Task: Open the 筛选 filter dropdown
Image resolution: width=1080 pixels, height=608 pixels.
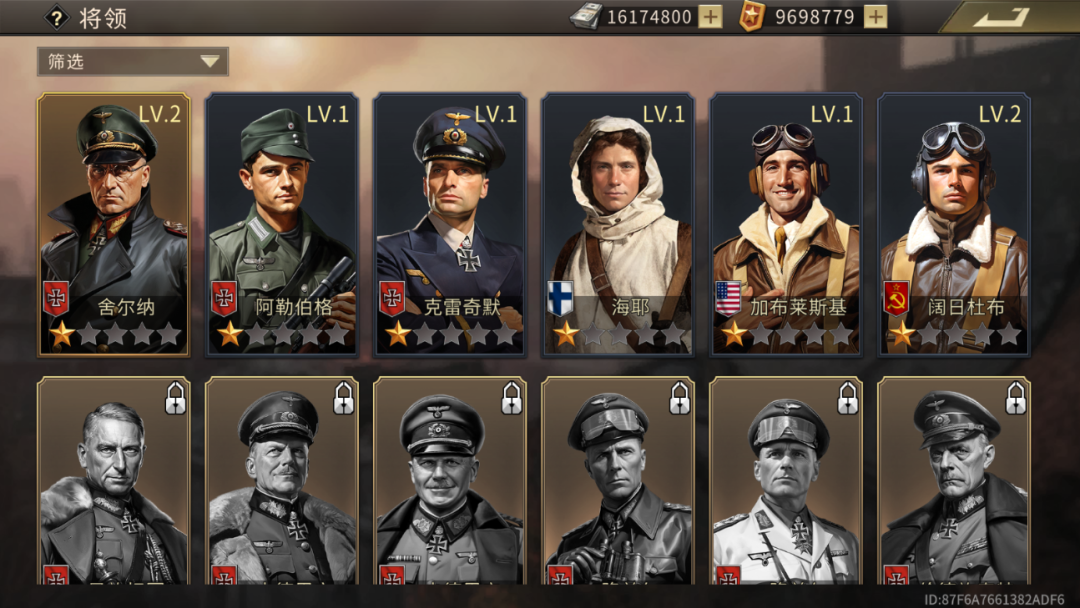Action: click(133, 62)
